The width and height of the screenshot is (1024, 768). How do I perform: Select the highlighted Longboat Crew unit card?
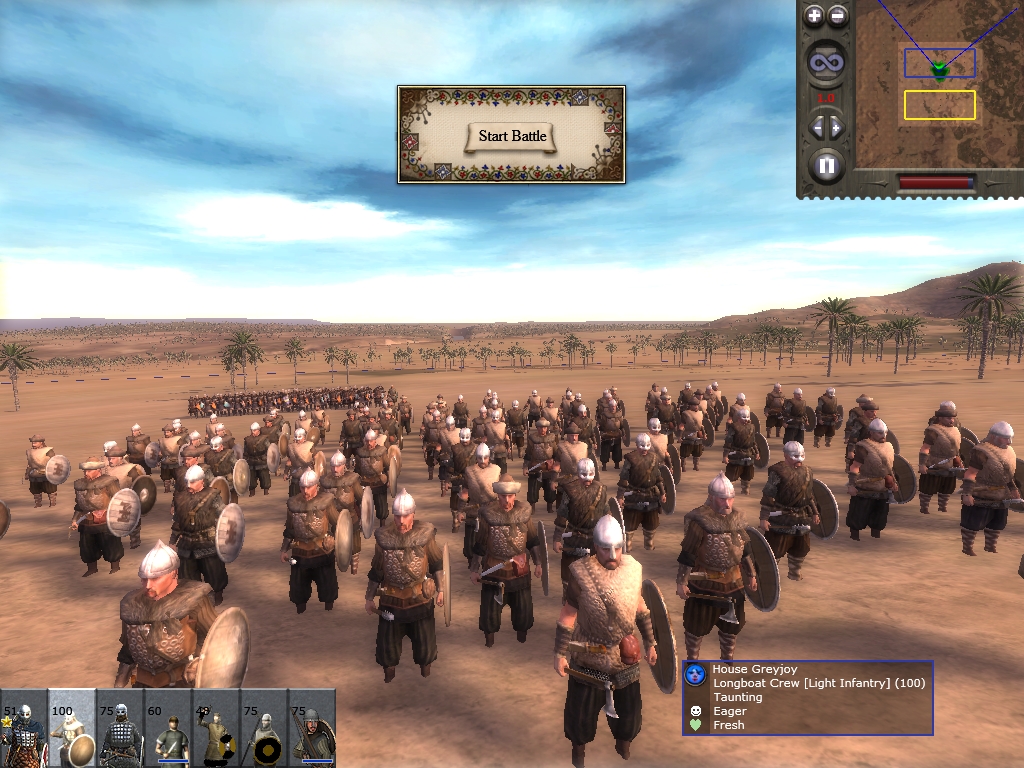72,729
